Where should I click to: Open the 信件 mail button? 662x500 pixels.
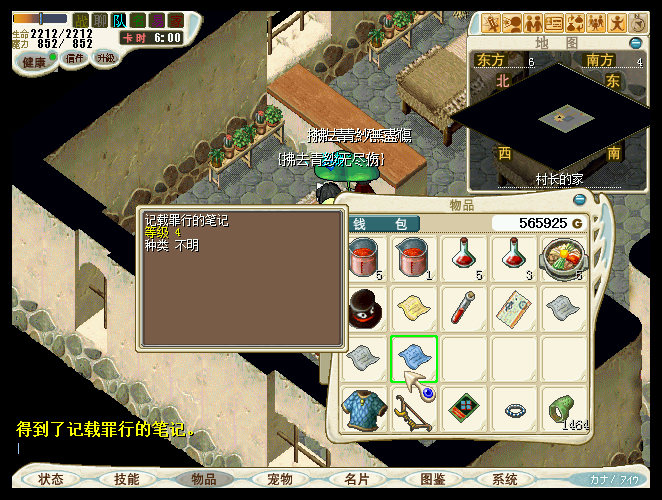[75, 58]
